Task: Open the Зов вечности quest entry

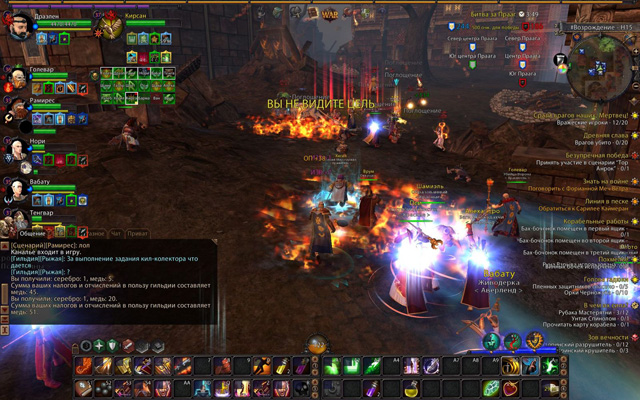Action: pyautogui.click(x=603, y=337)
